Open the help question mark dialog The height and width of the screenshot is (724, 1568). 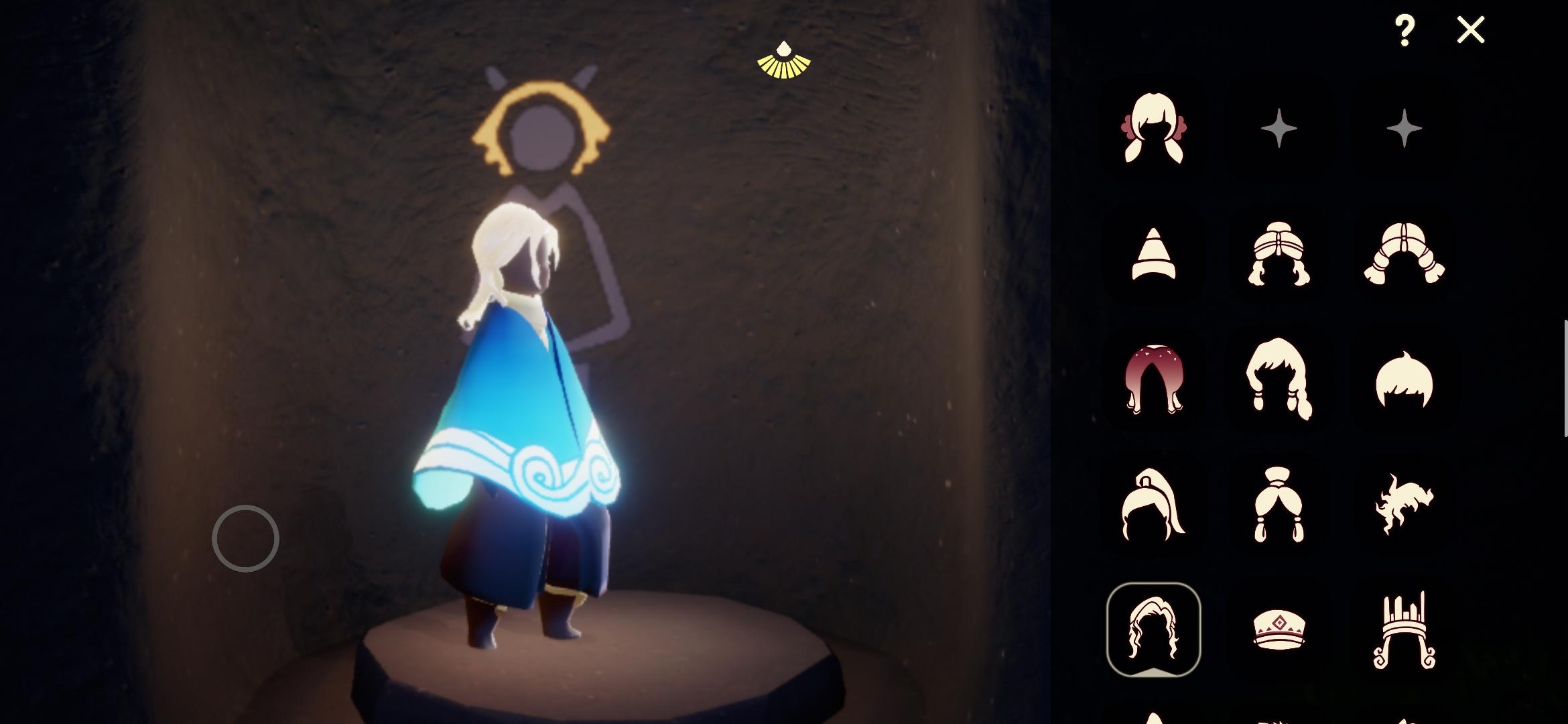[x=1405, y=29]
